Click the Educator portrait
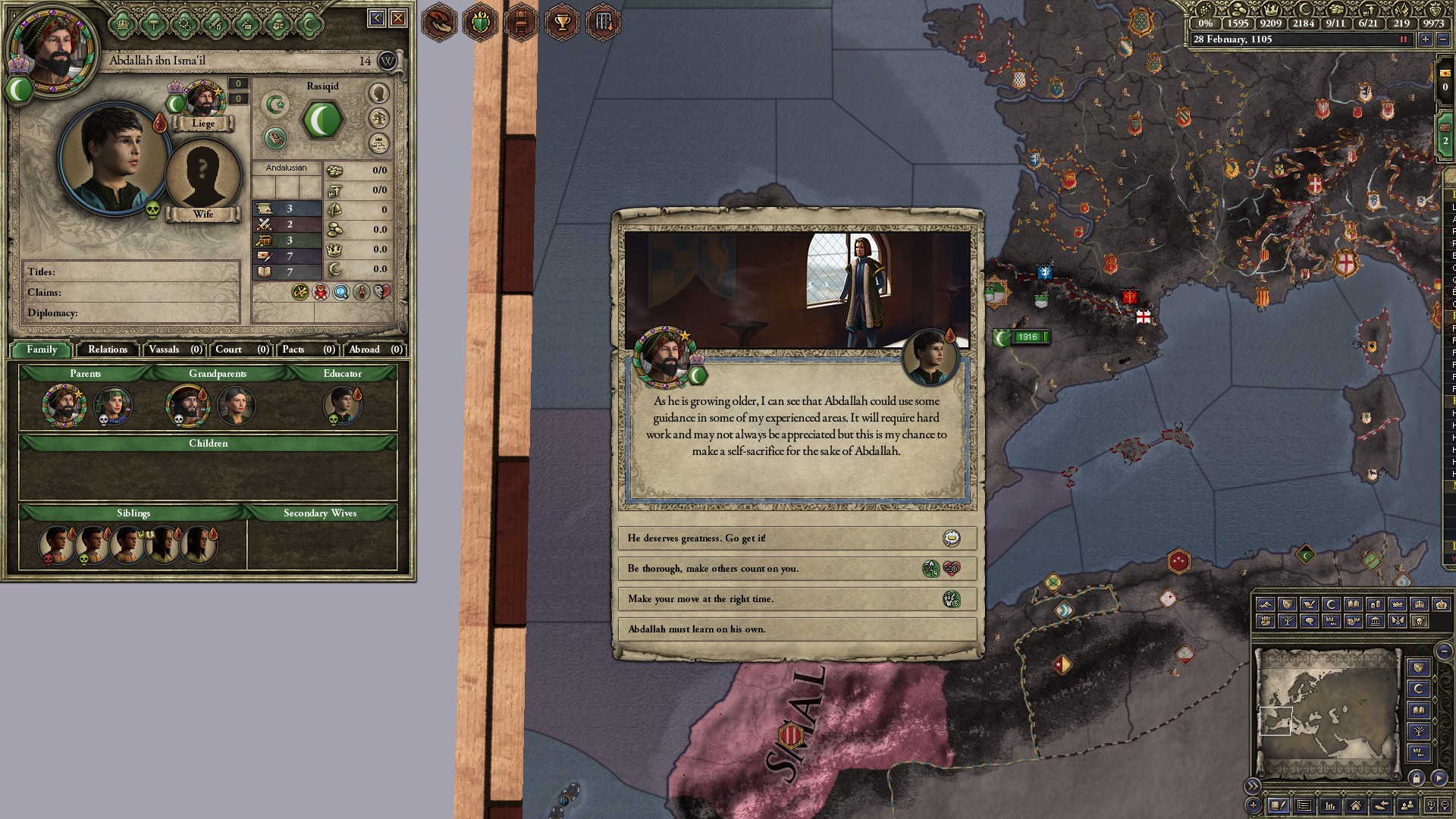 [342, 404]
